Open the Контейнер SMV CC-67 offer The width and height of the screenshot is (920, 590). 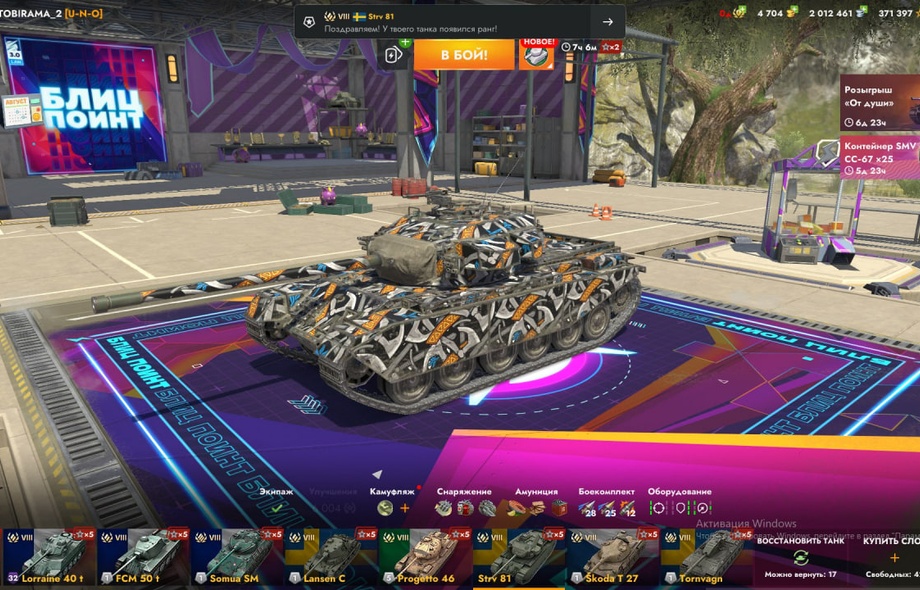point(879,158)
